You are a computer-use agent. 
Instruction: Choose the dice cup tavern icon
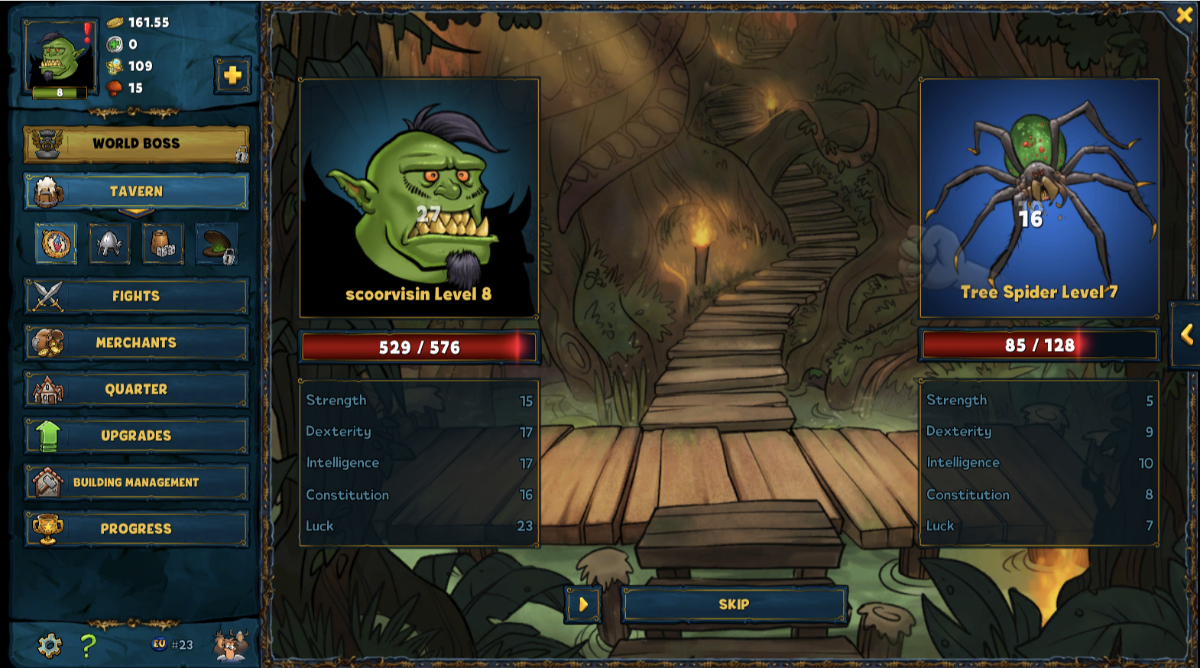pyautogui.click(x=162, y=244)
